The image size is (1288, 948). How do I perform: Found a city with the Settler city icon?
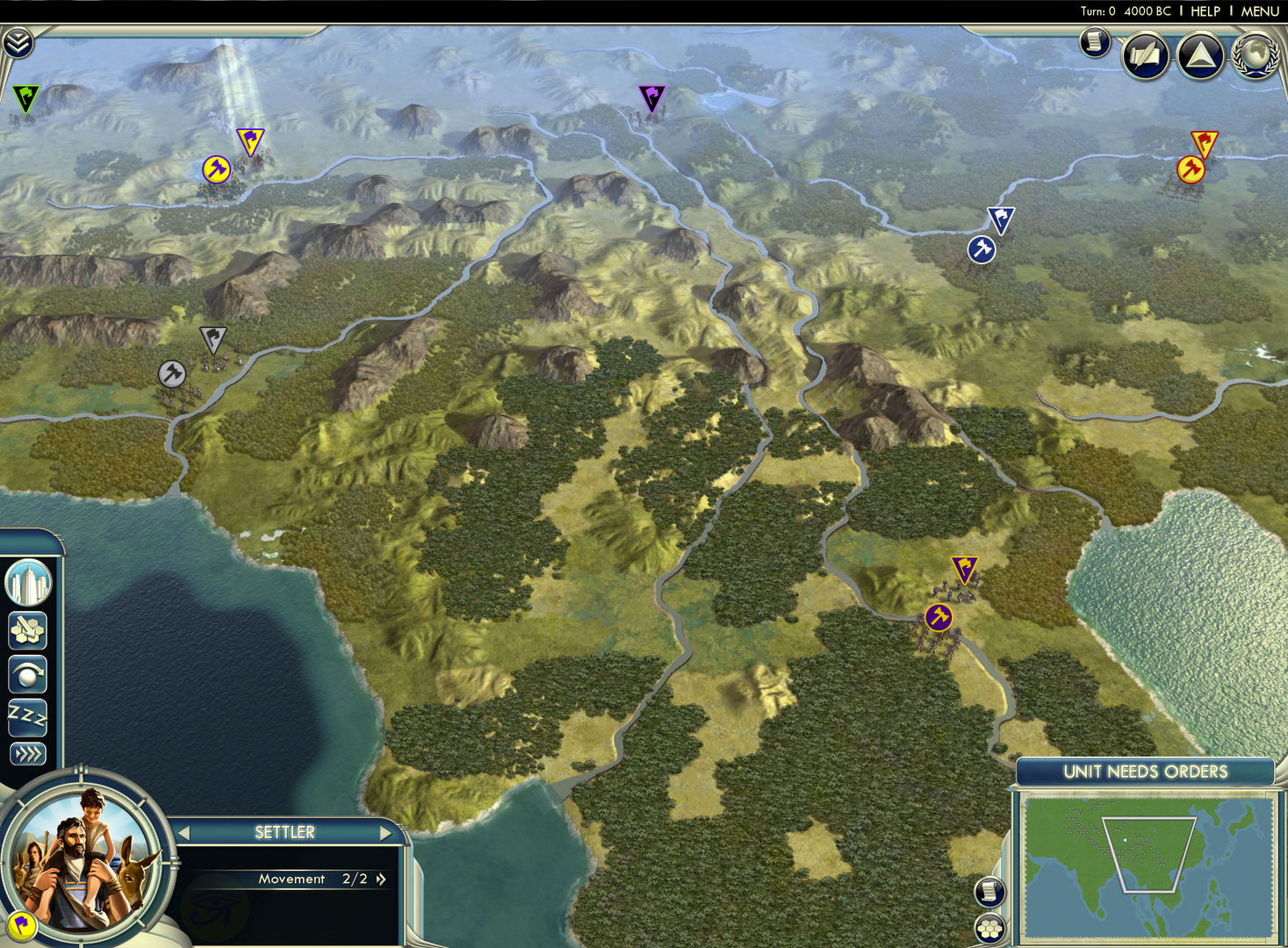(x=27, y=582)
